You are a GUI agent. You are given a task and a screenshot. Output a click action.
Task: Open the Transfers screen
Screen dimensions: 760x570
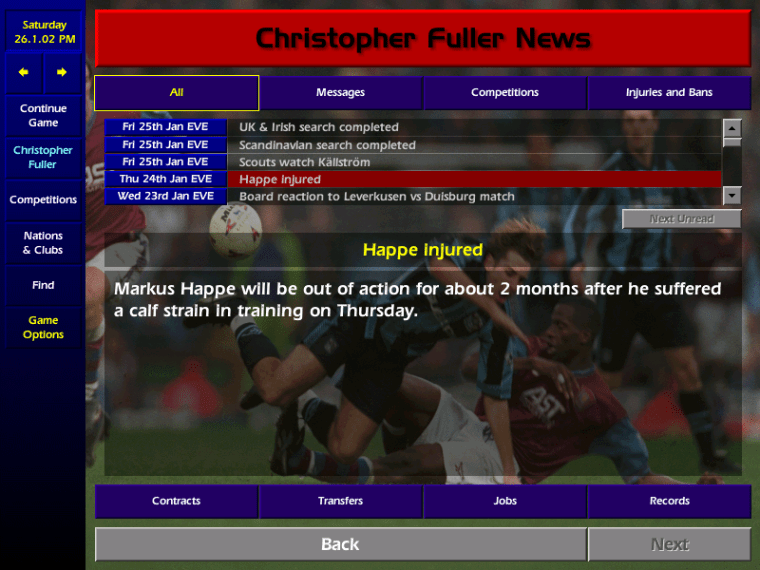pos(341,501)
